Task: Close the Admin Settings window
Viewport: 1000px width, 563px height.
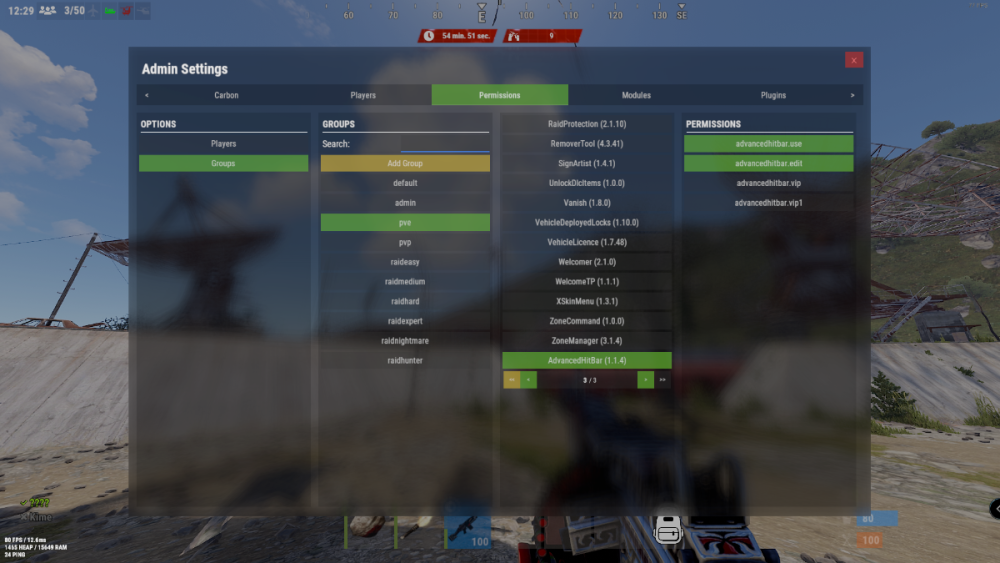Action: click(853, 60)
